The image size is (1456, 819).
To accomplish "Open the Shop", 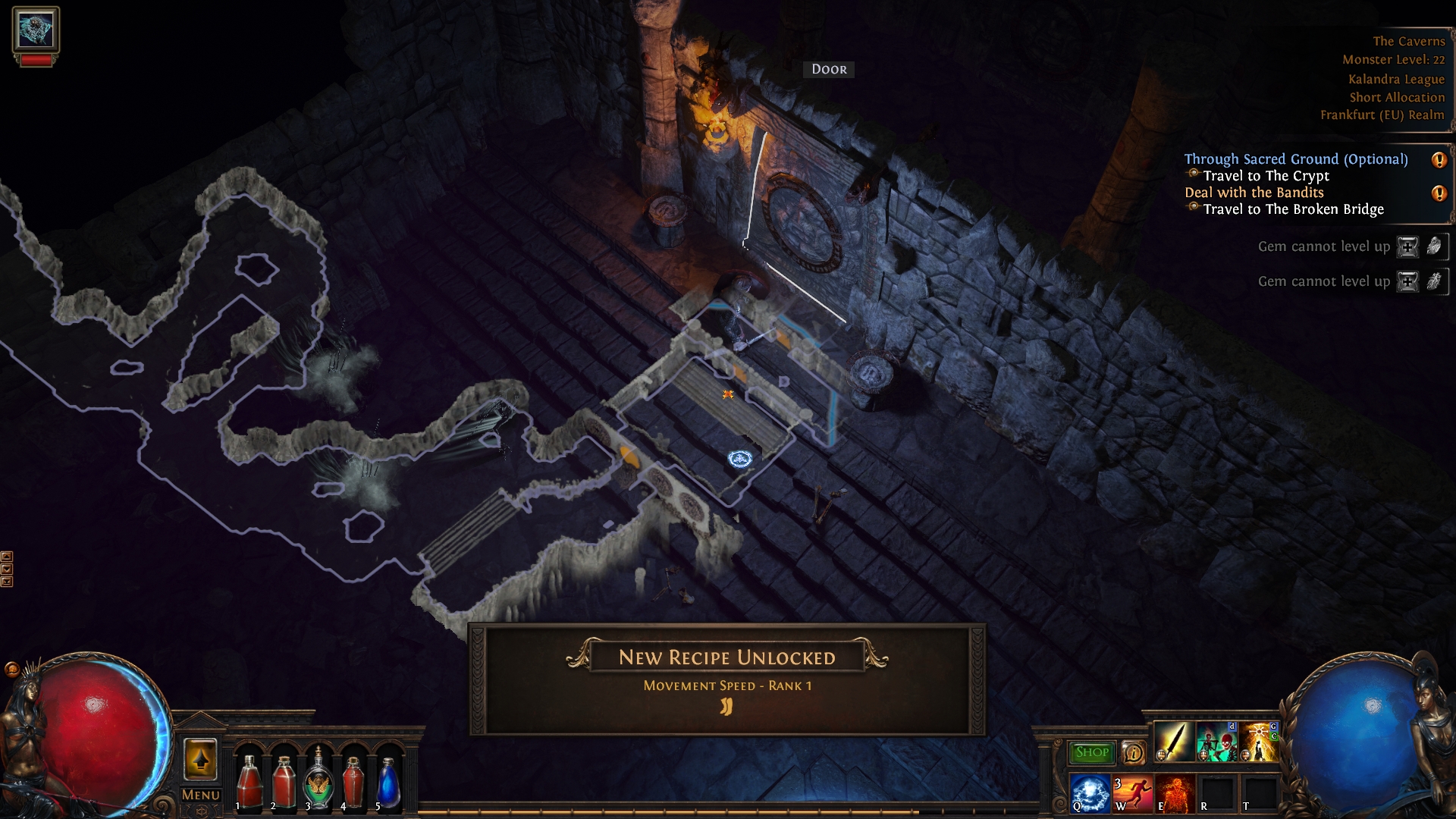I will click(x=1092, y=752).
